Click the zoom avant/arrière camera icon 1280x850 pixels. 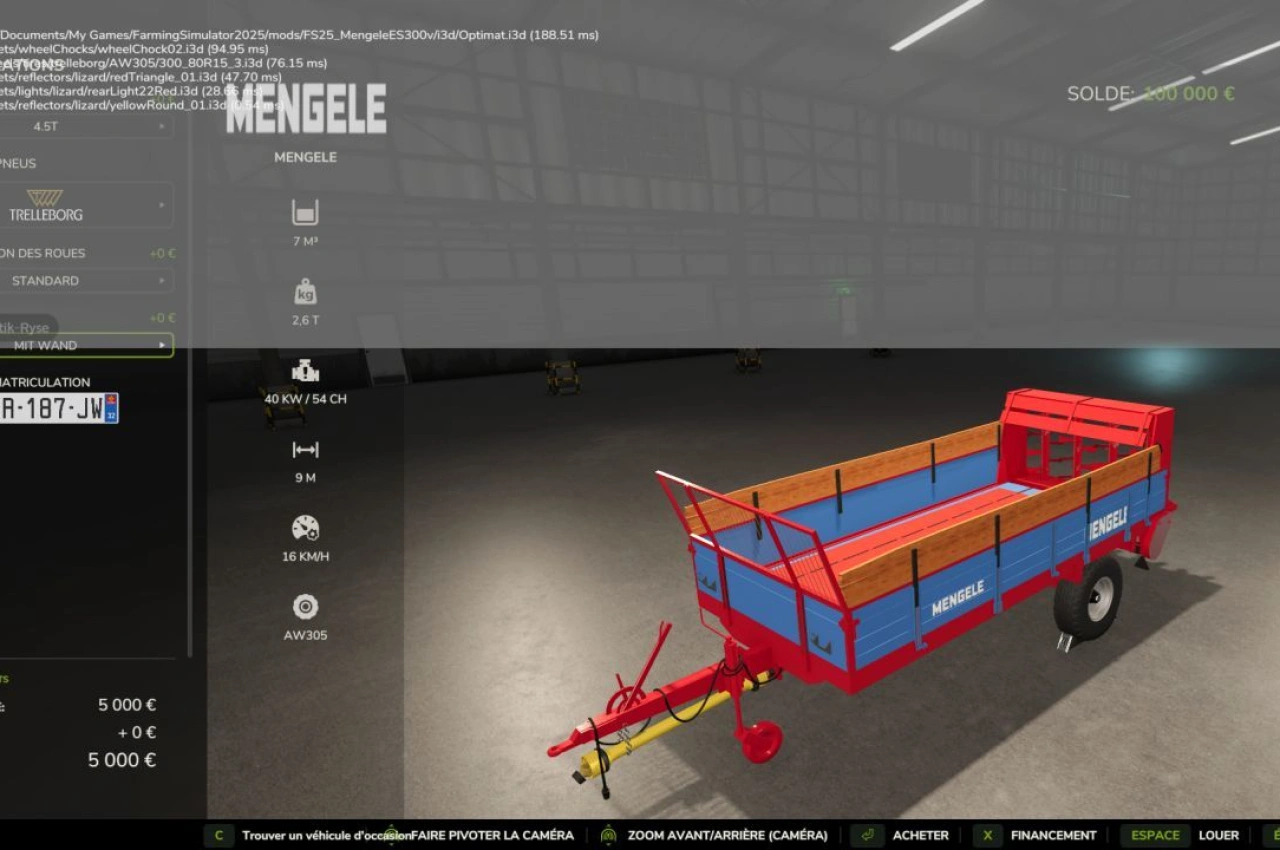tap(606, 835)
